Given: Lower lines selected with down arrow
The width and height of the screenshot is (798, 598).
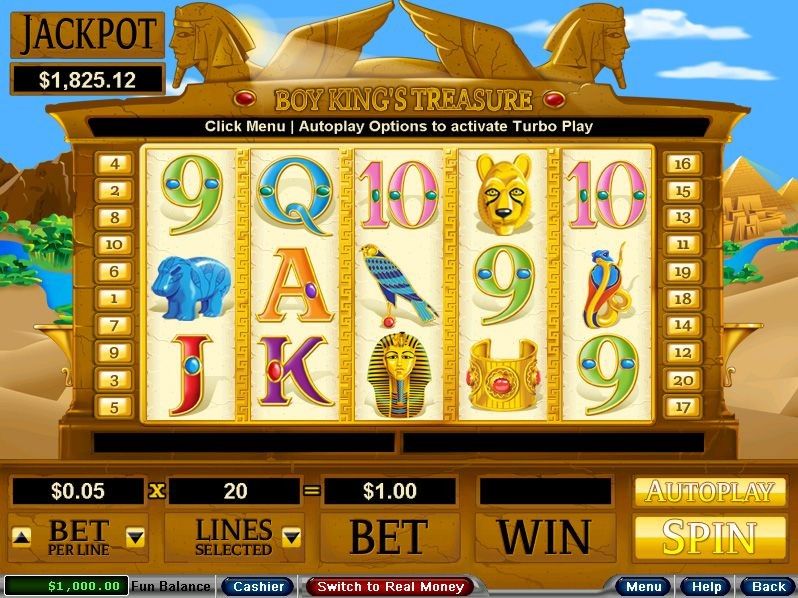Looking at the screenshot, I should (291, 537).
